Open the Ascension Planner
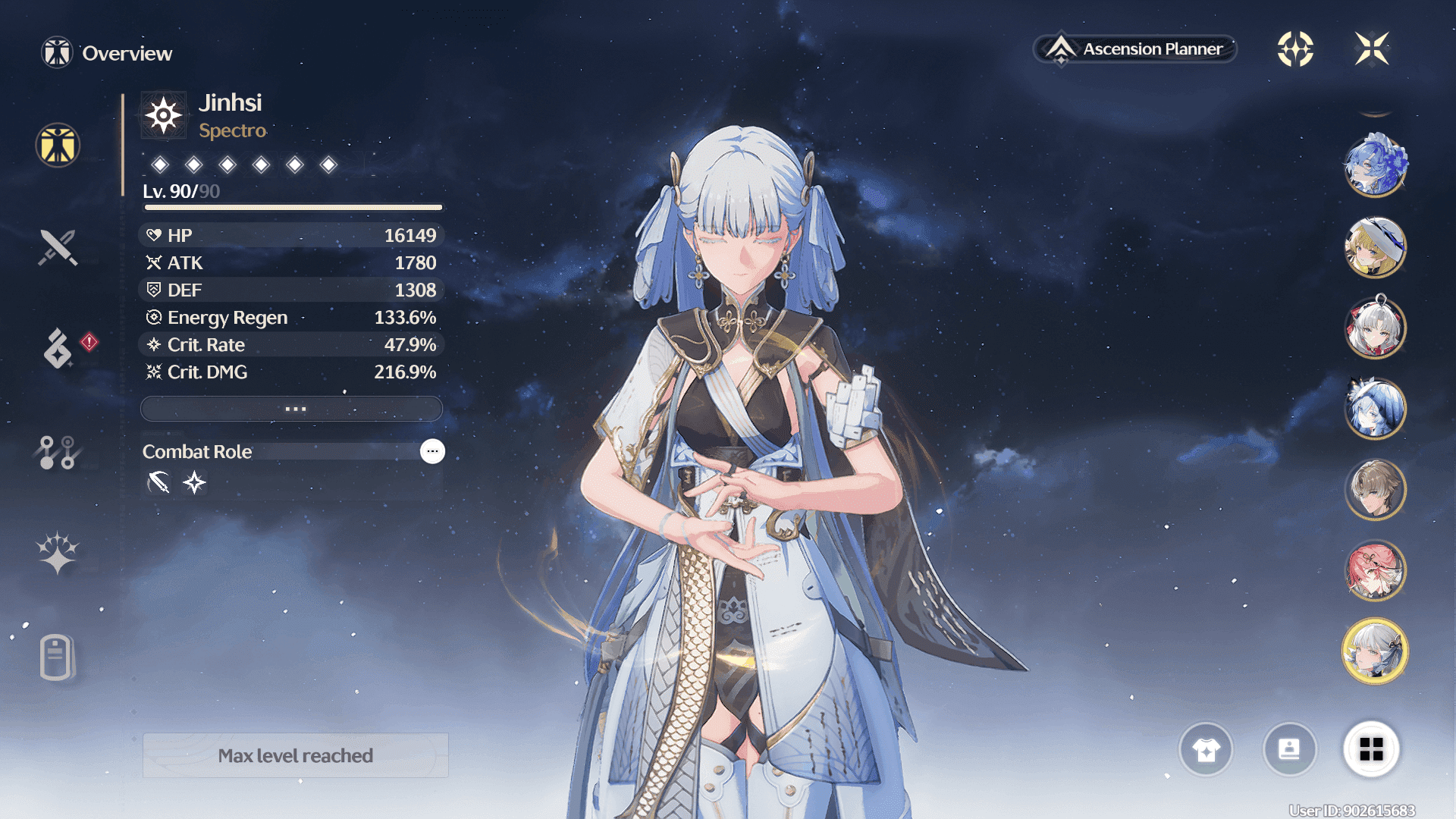 pos(1135,49)
